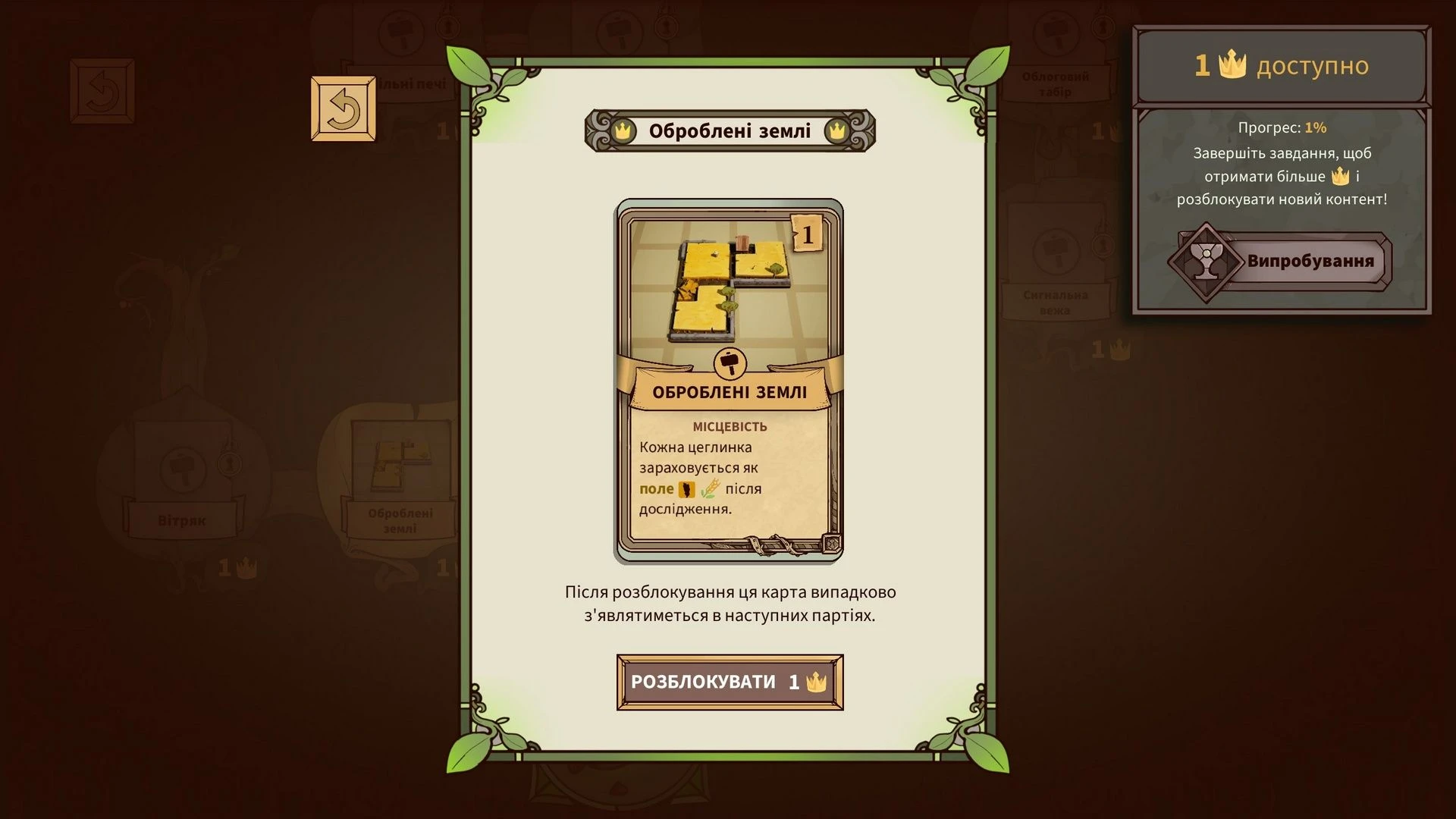Unlock the card with РОЗБЛОКУВАТИ button
The width and height of the screenshot is (1456, 819).
[730, 682]
